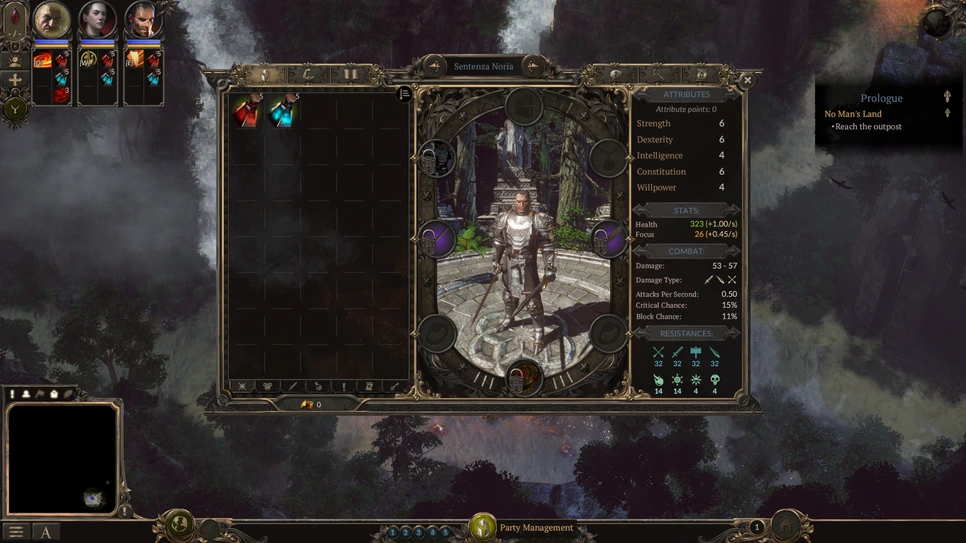Select the red health potion in inventory
Viewport: 966px width, 543px height.
pos(246,111)
